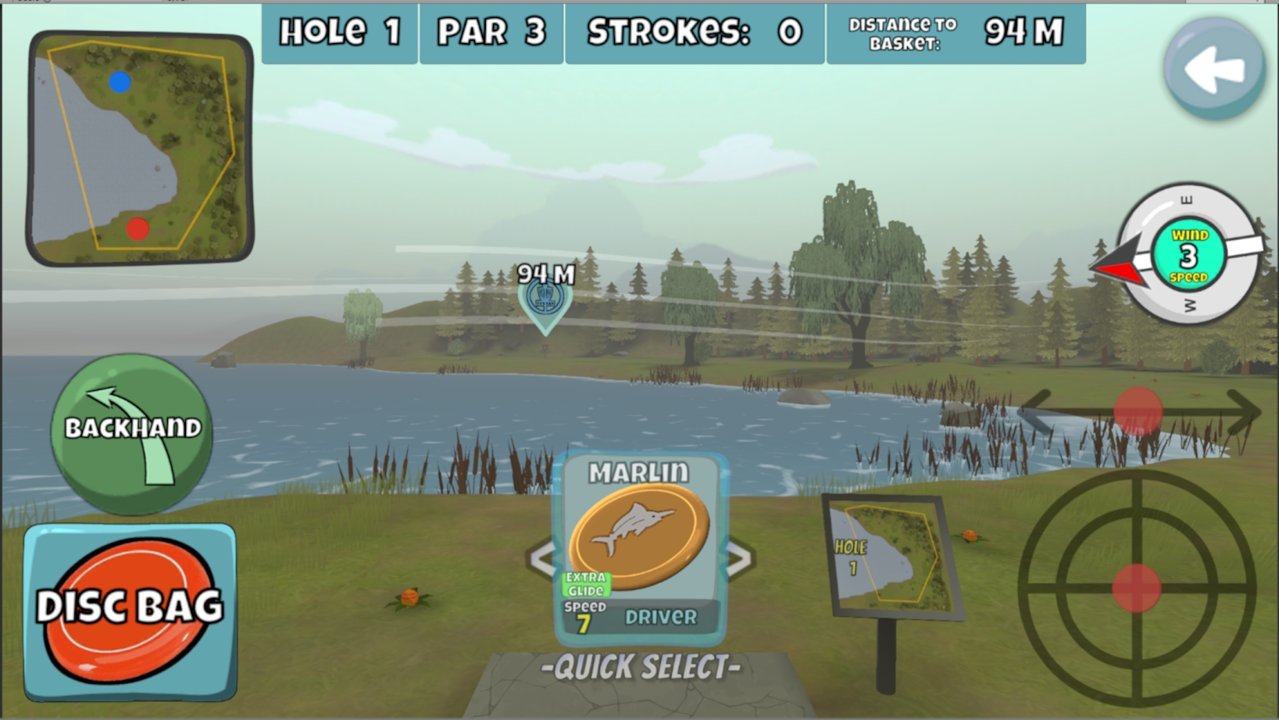Click the wind speed compass

tap(1188, 254)
